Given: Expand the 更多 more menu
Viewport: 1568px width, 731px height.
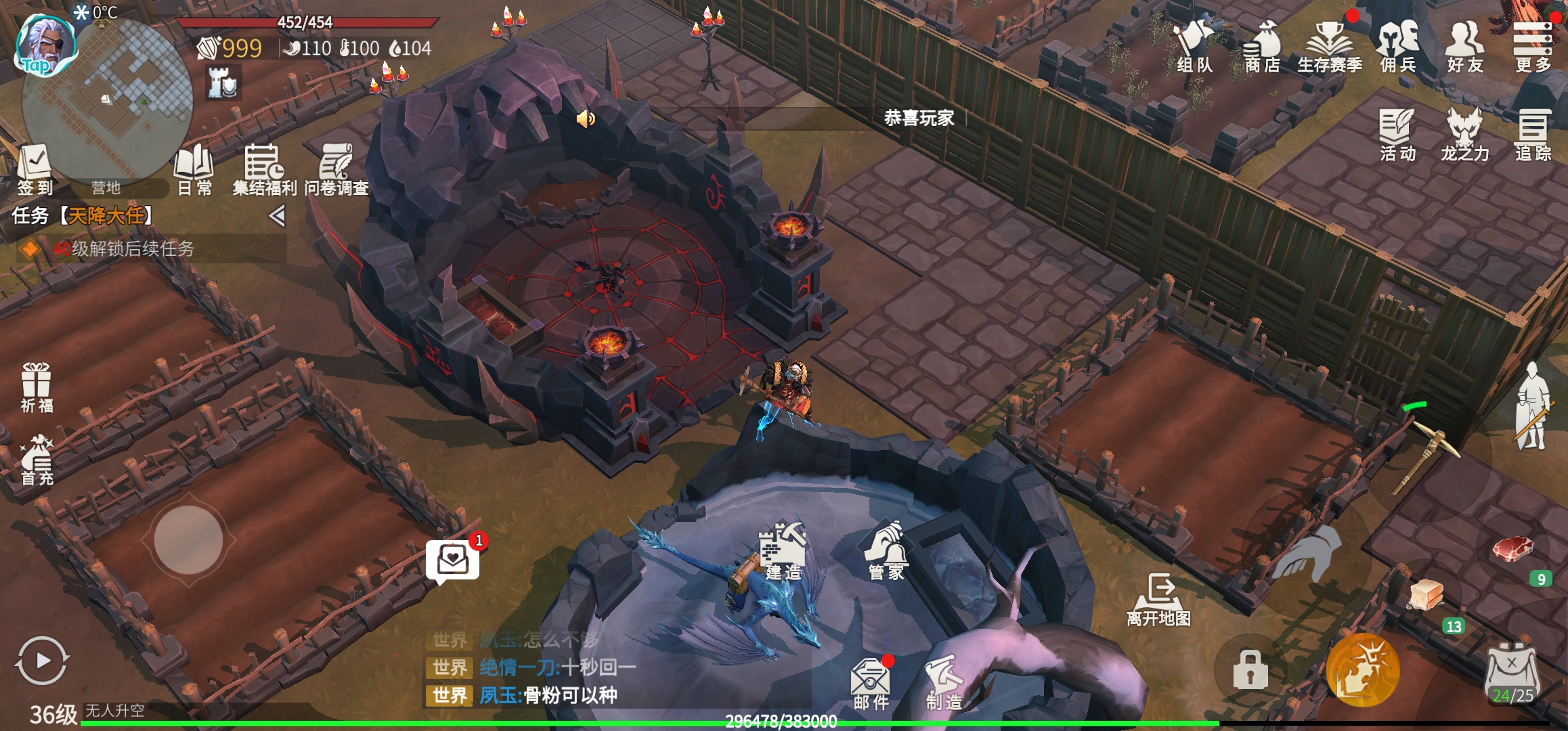Looking at the screenshot, I should pos(1533,46).
